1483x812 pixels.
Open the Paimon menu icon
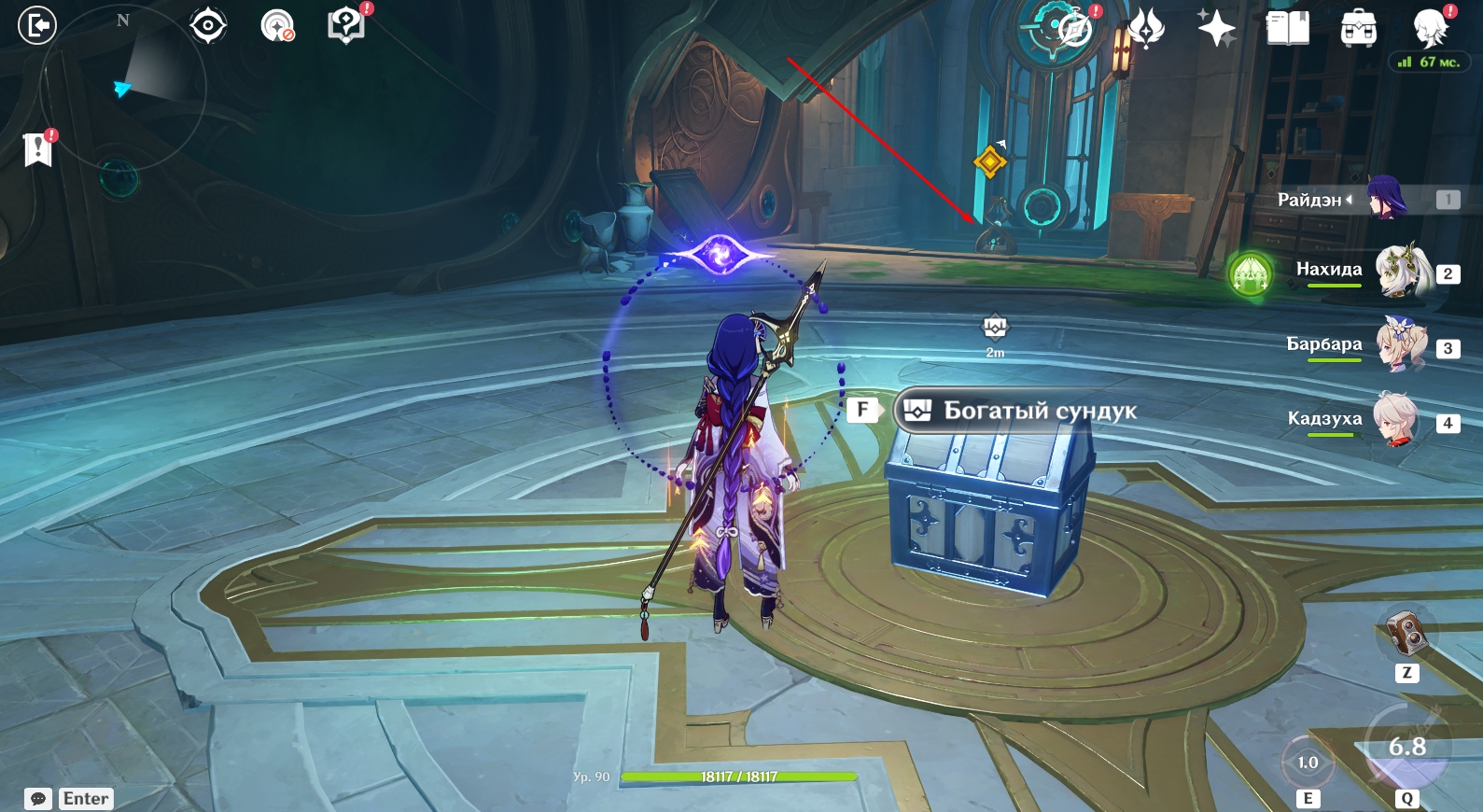click(x=1429, y=28)
